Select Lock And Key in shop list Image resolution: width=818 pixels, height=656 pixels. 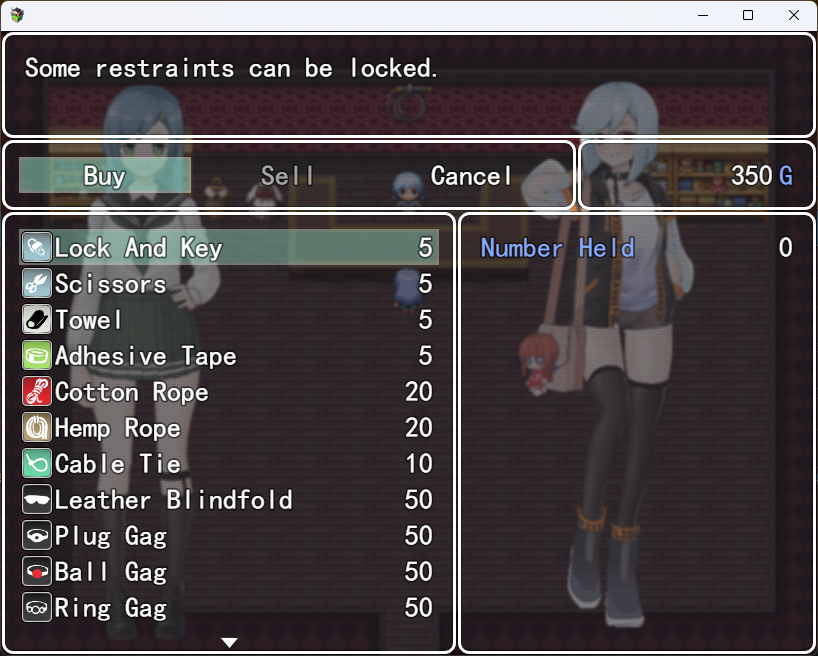tap(229, 248)
